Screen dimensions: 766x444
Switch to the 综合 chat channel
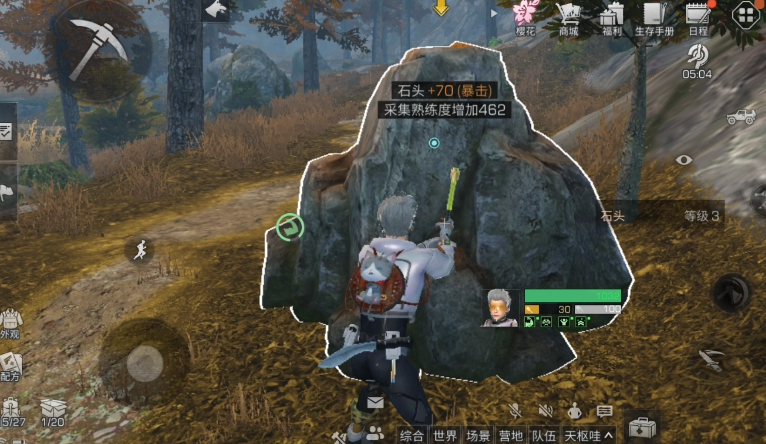point(412,435)
